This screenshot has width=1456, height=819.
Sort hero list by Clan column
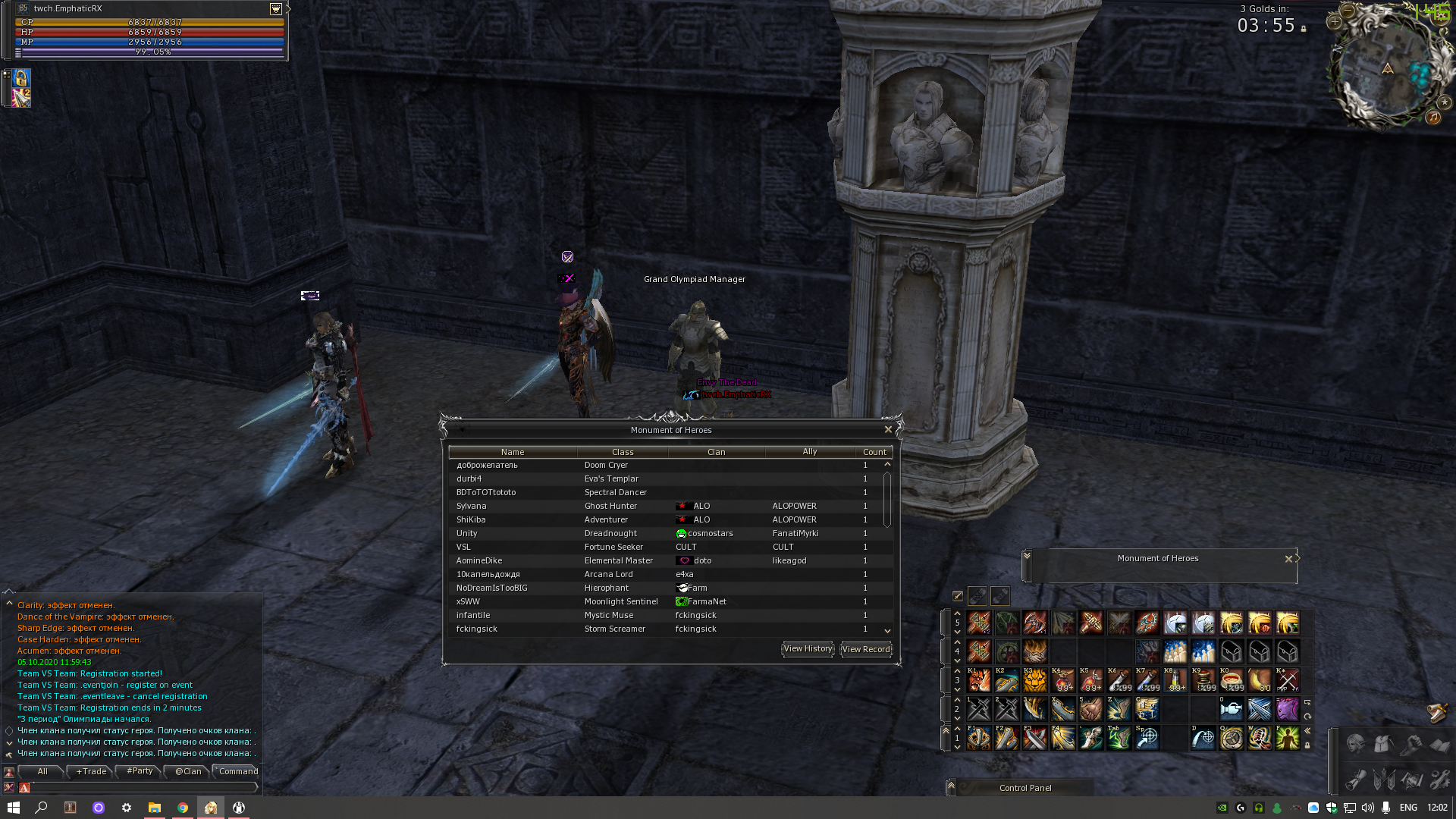716,452
